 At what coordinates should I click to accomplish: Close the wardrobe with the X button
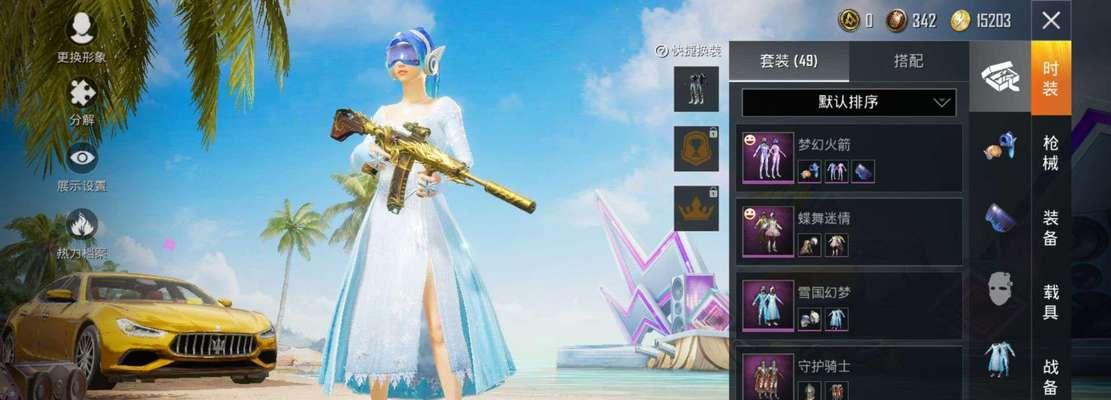[1051, 20]
